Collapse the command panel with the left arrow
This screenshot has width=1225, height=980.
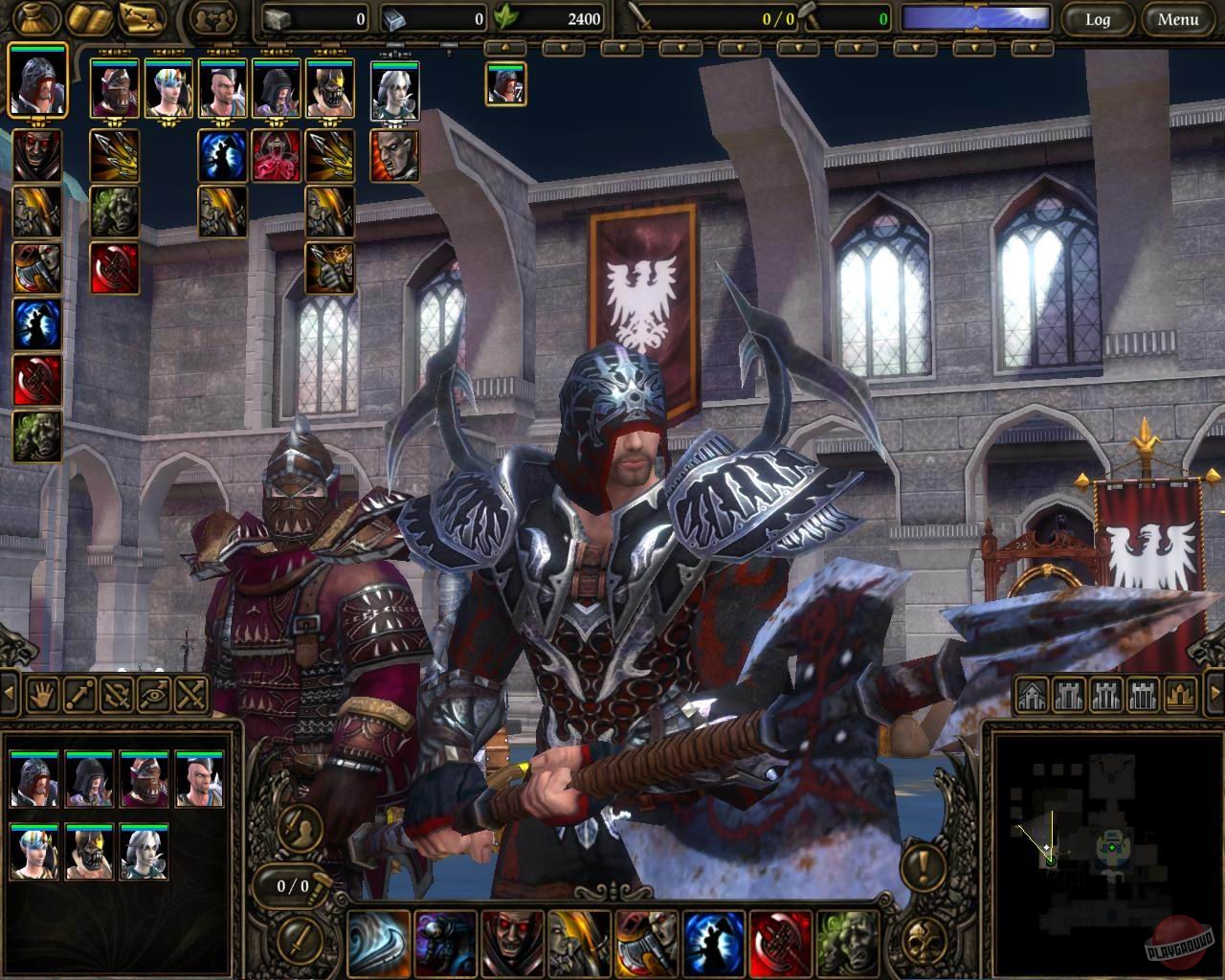pos(9,692)
